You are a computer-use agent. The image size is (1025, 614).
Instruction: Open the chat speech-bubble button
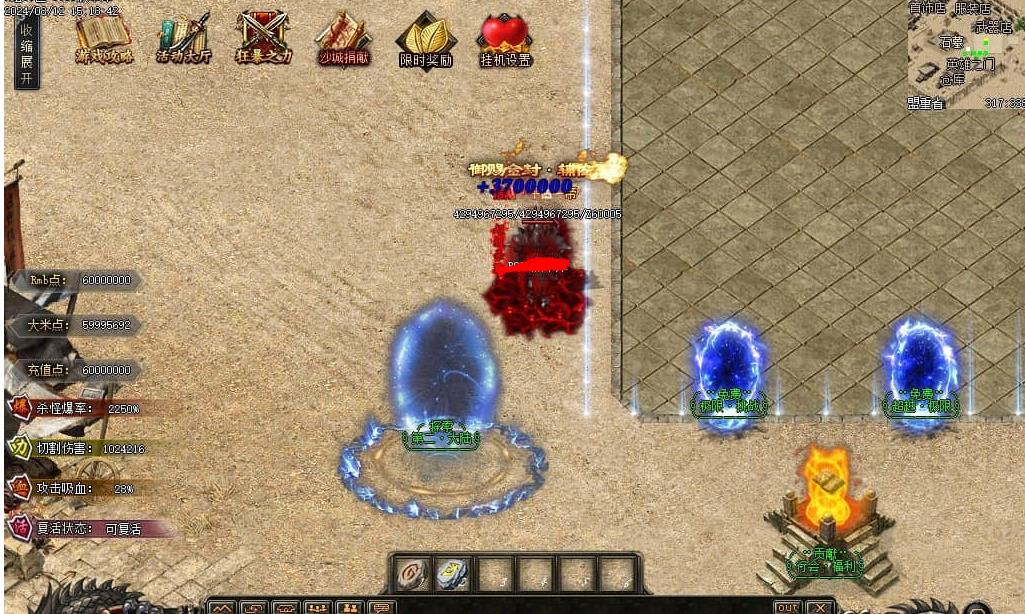tap(381, 607)
